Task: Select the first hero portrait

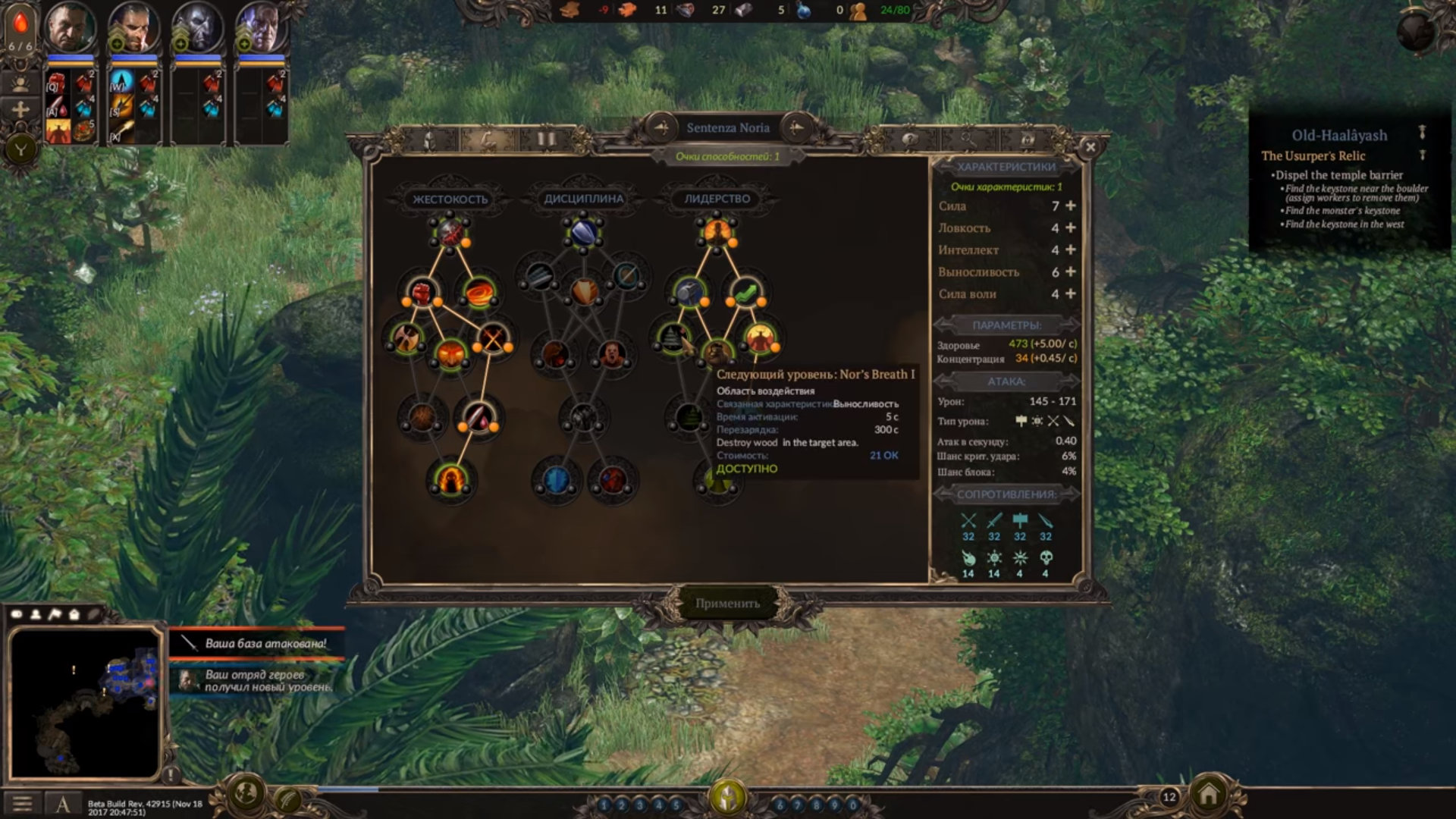Action: (x=71, y=29)
